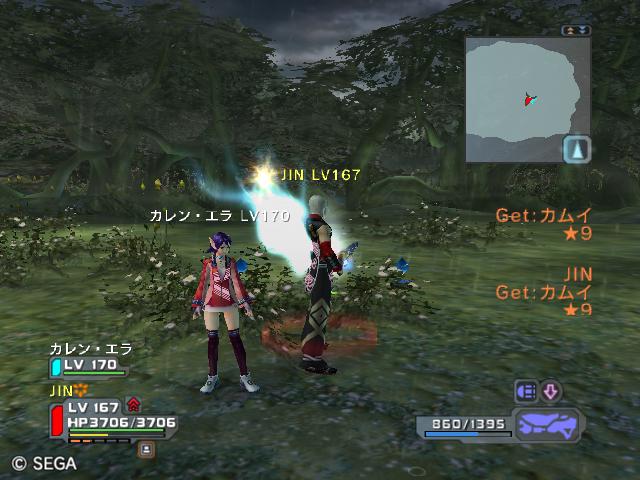
Task: Click the pink down-arrow icon
Action: click(551, 391)
